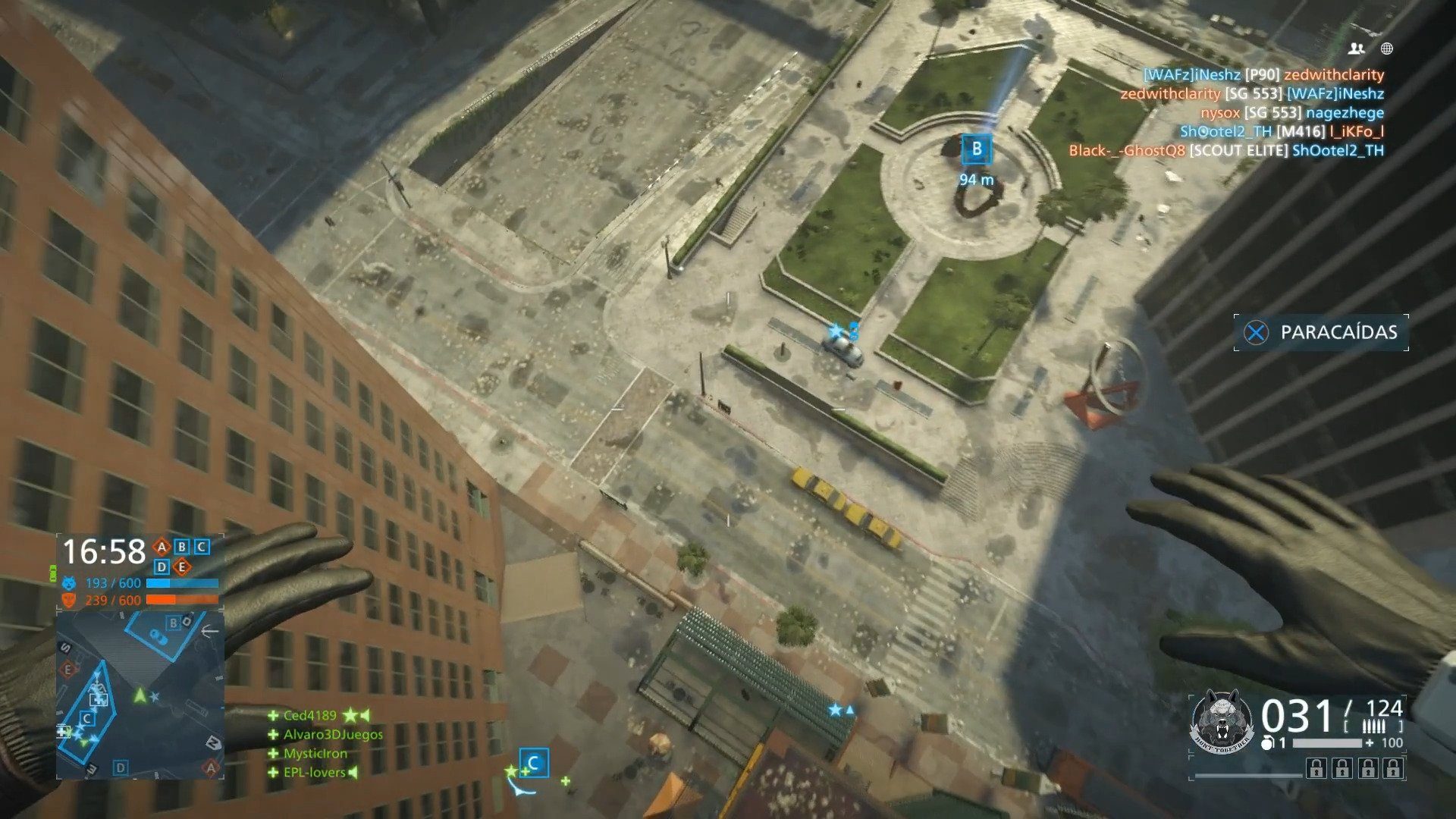The height and width of the screenshot is (819, 1456).
Task: Select the grenade icon in the ammo HUD
Action: click(x=1267, y=743)
